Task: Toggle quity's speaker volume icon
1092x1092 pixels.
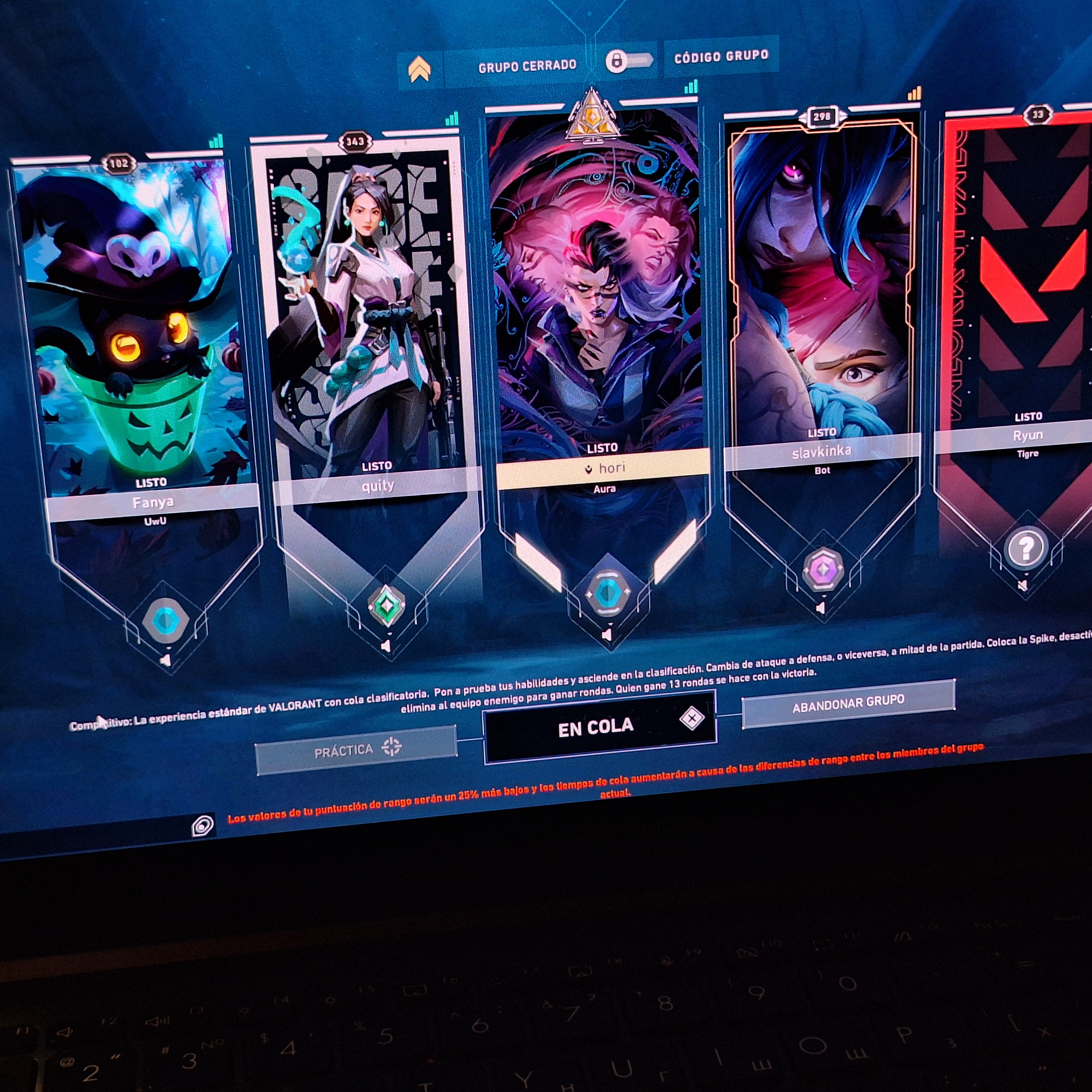Action: (386, 645)
